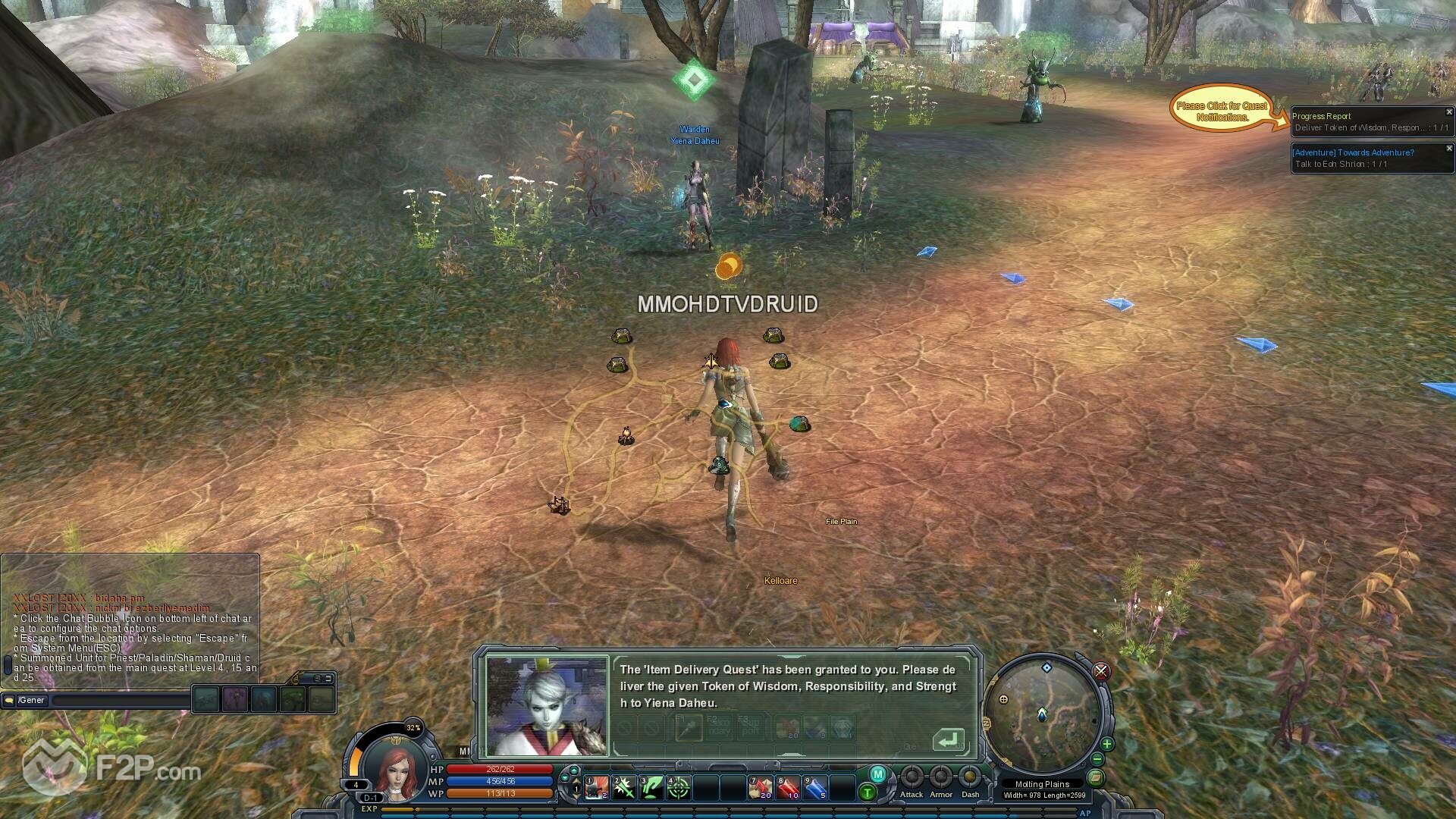Activate the Armor stance button

[941, 777]
